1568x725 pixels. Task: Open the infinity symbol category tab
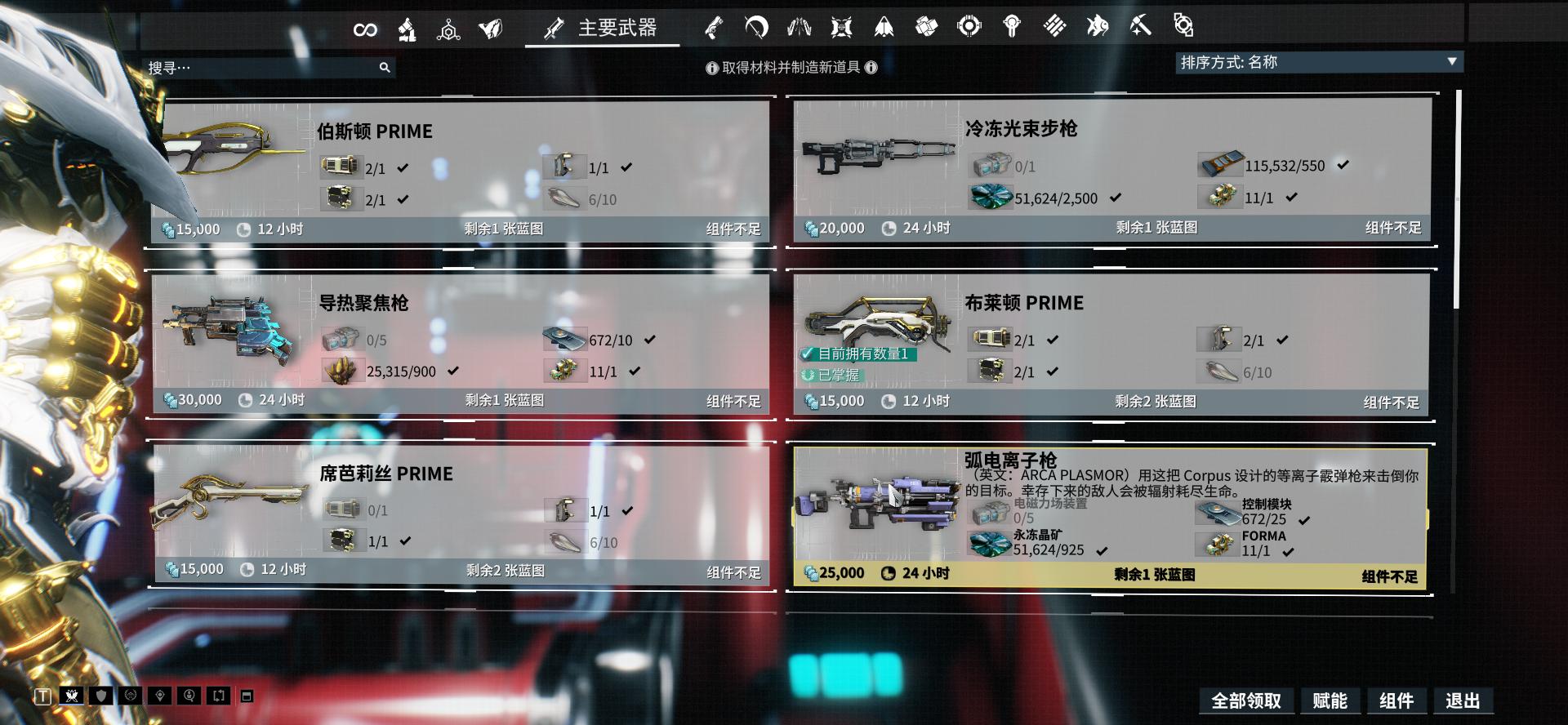point(366,28)
